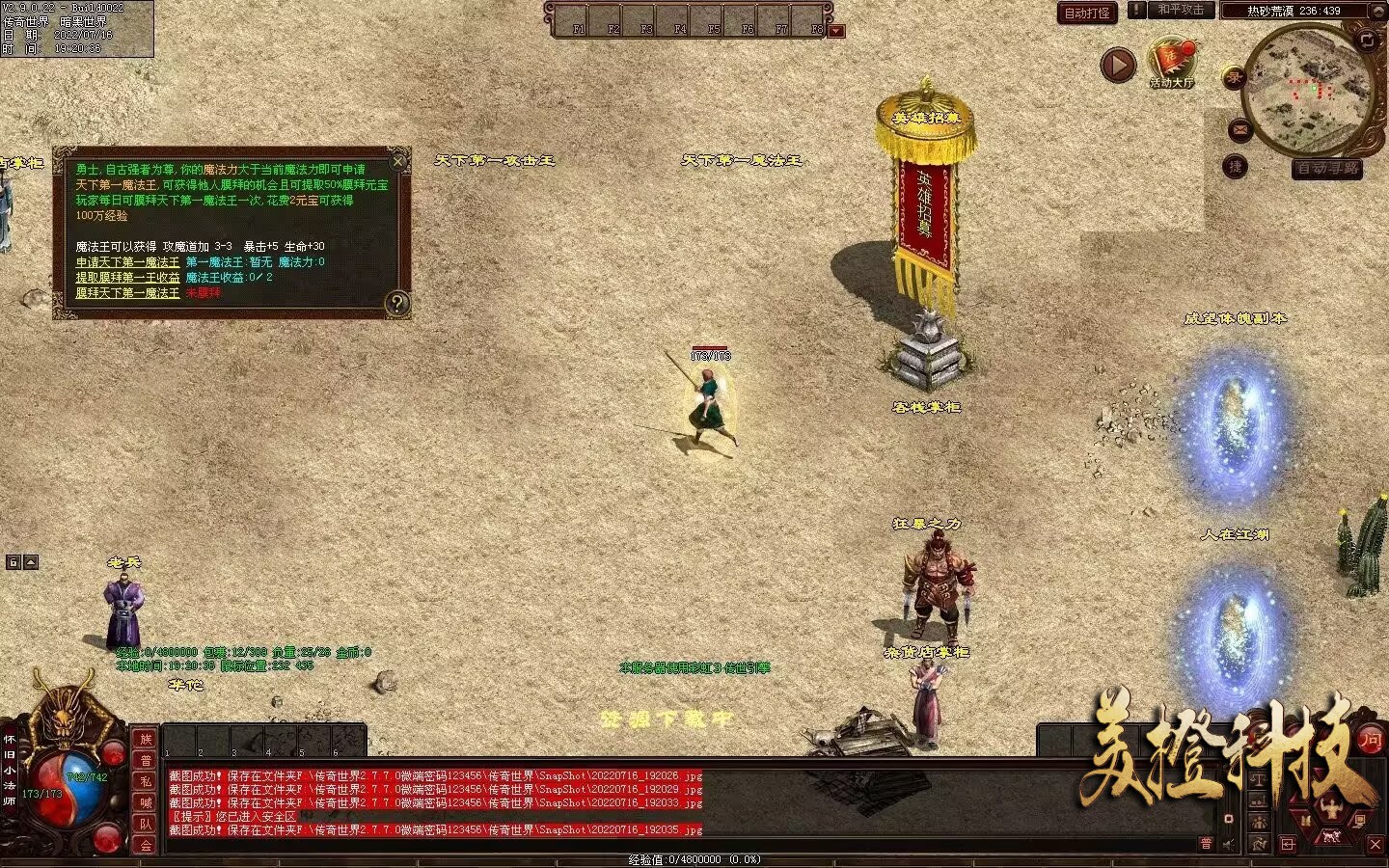Open the mail envelope icon
This screenshot has height=868, width=1389.
coord(1239,129)
